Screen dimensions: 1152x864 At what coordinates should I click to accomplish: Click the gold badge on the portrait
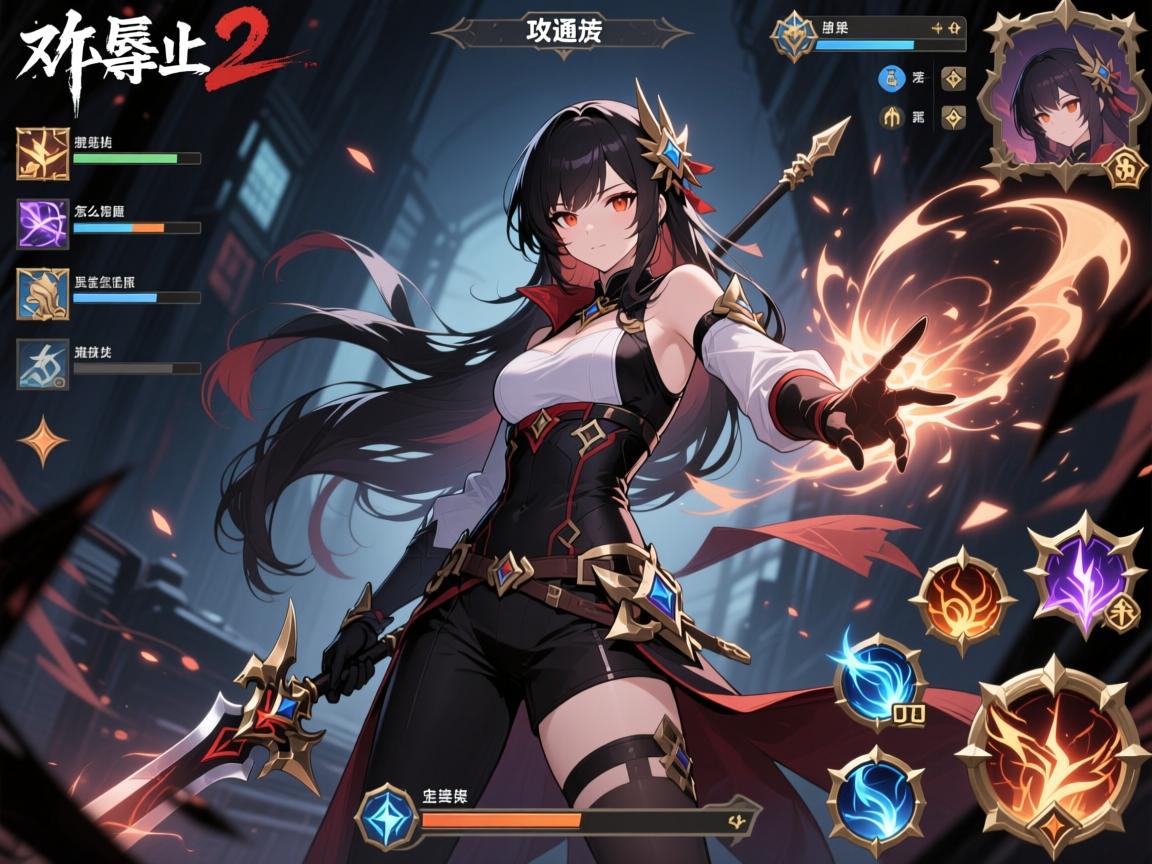click(x=1127, y=168)
